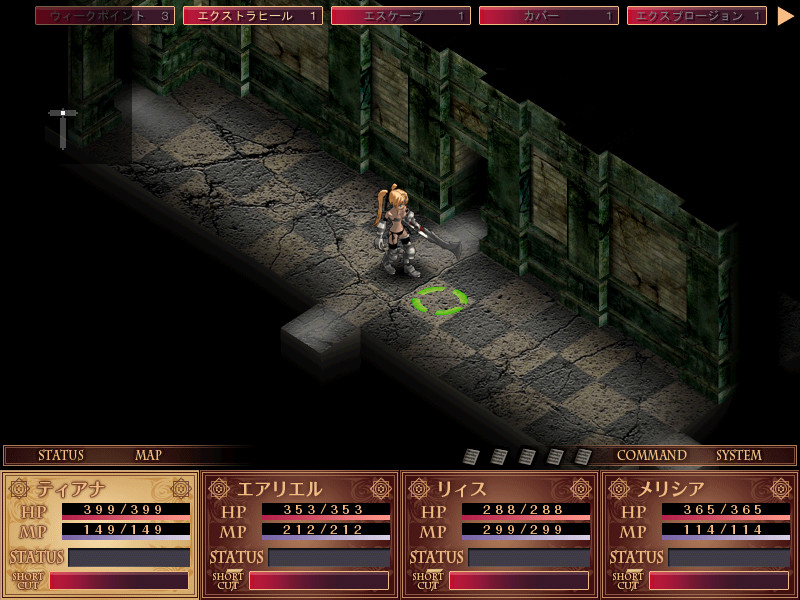
Task: Open the SYSTEM menu
Action: pos(738,455)
